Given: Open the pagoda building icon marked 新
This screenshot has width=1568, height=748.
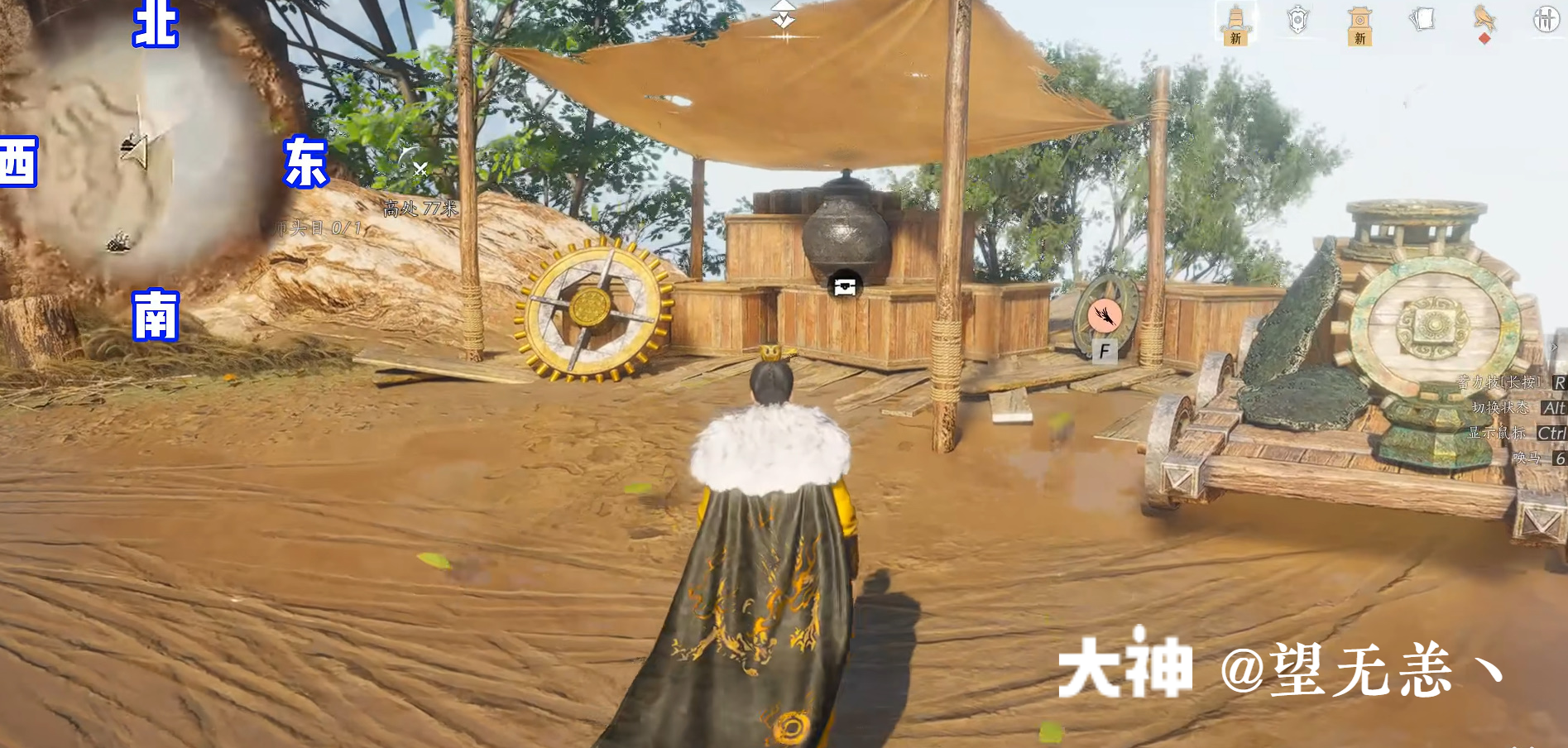Looking at the screenshot, I should (x=1359, y=21).
